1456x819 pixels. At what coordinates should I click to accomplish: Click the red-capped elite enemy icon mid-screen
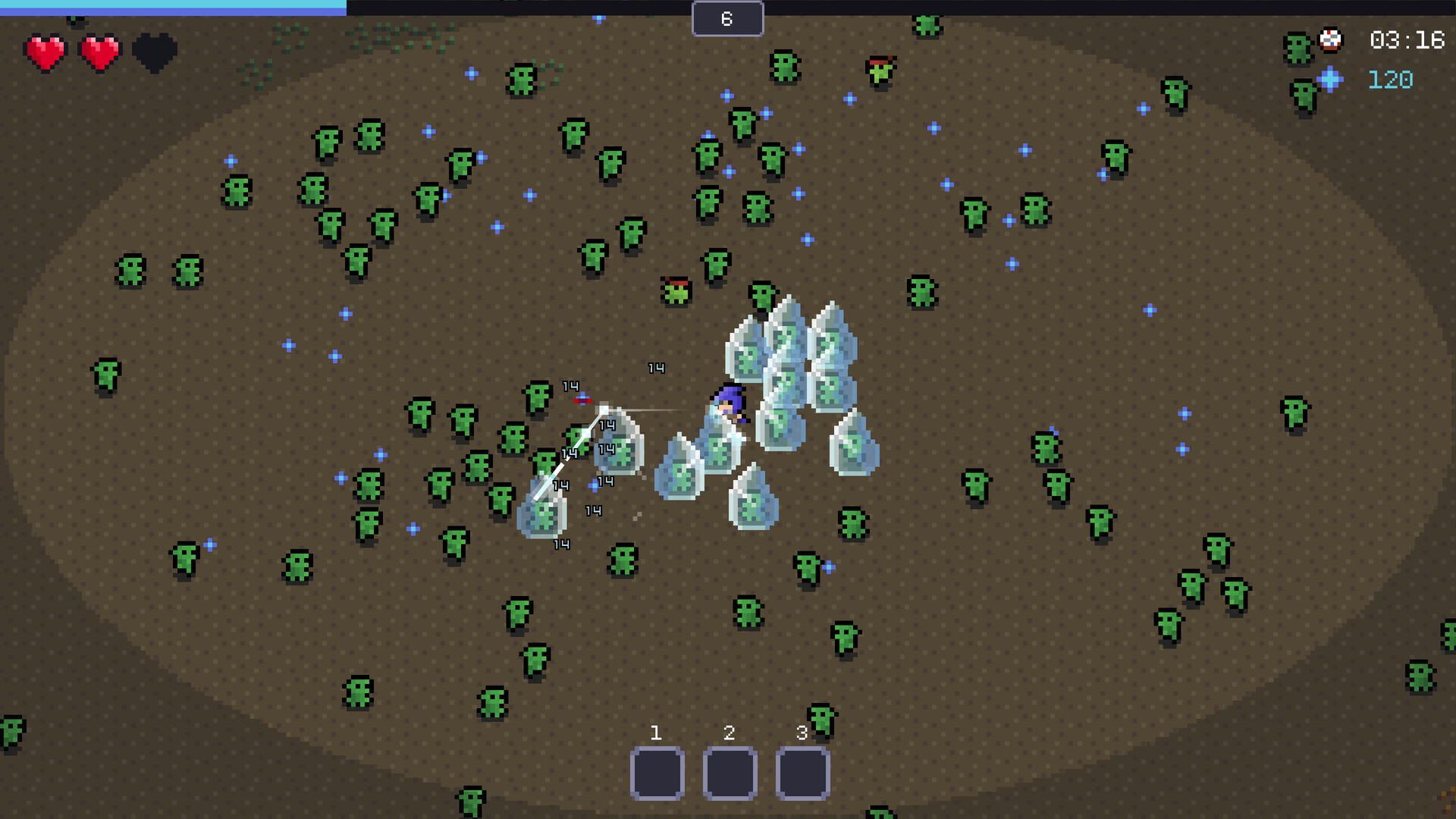click(x=677, y=290)
